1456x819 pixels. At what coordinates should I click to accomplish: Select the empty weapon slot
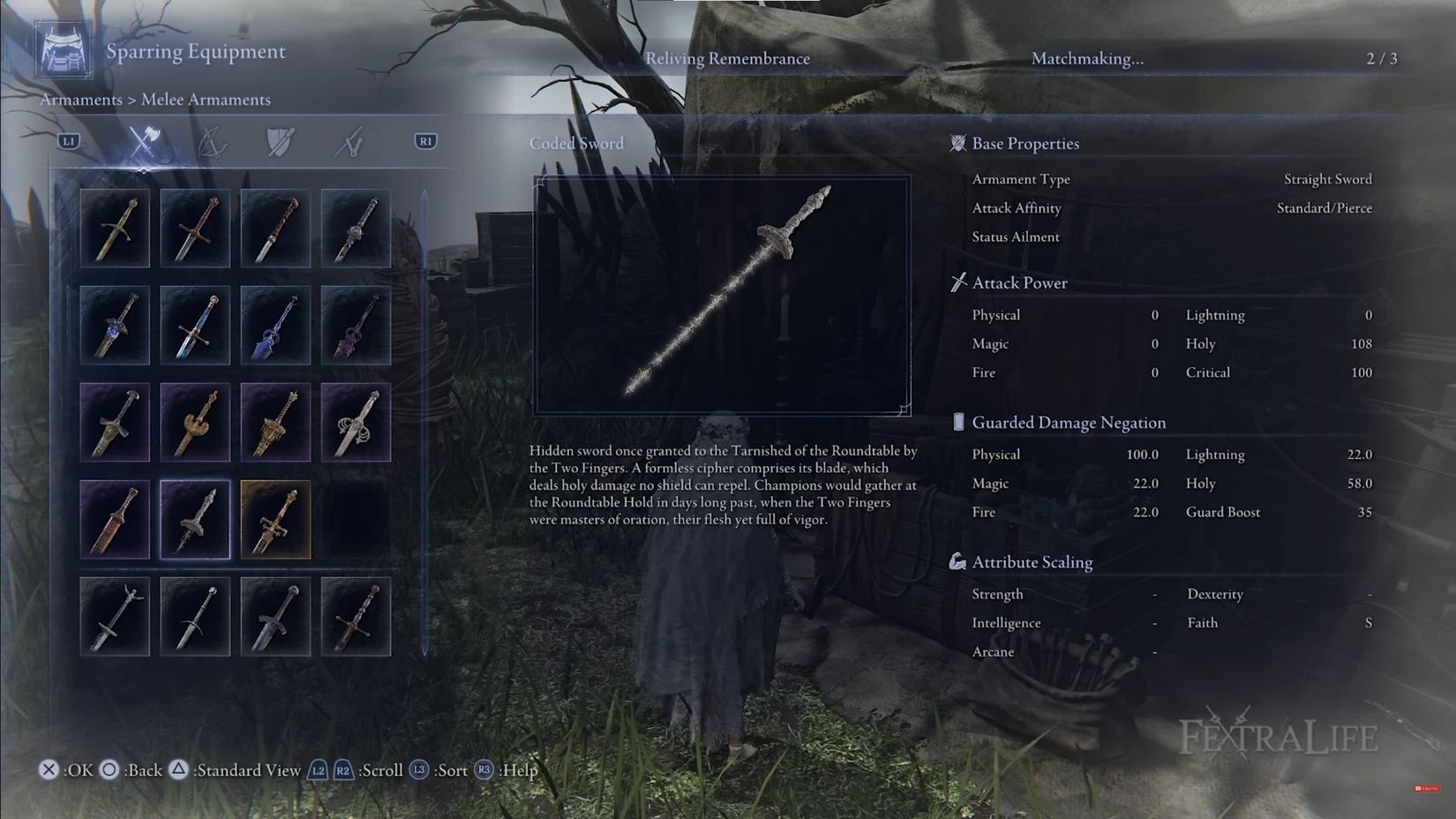(x=356, y=520)
